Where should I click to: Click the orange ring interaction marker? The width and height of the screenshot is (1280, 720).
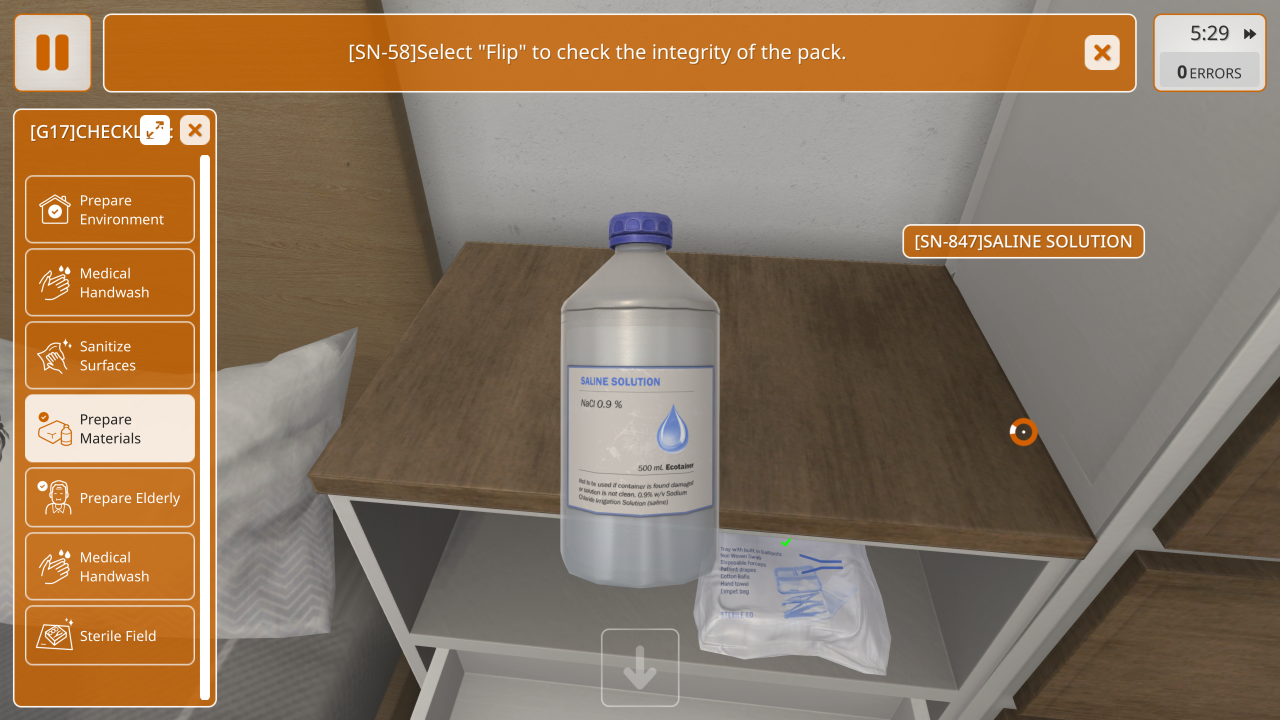coord(1023,432)
